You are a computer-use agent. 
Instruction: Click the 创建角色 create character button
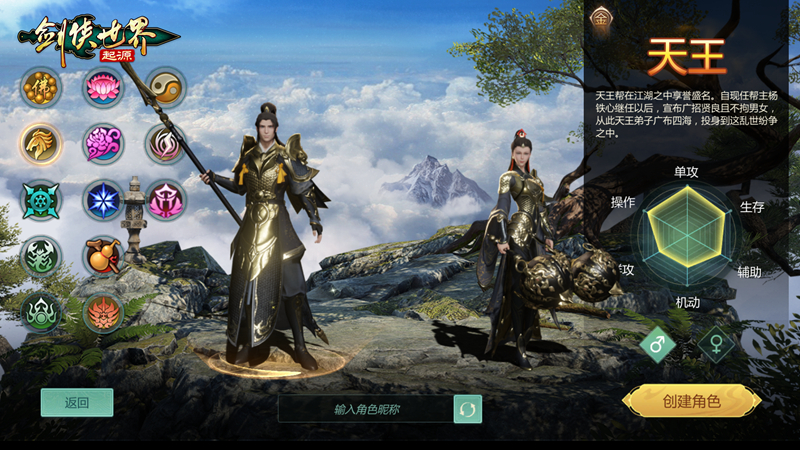[691, 401]
